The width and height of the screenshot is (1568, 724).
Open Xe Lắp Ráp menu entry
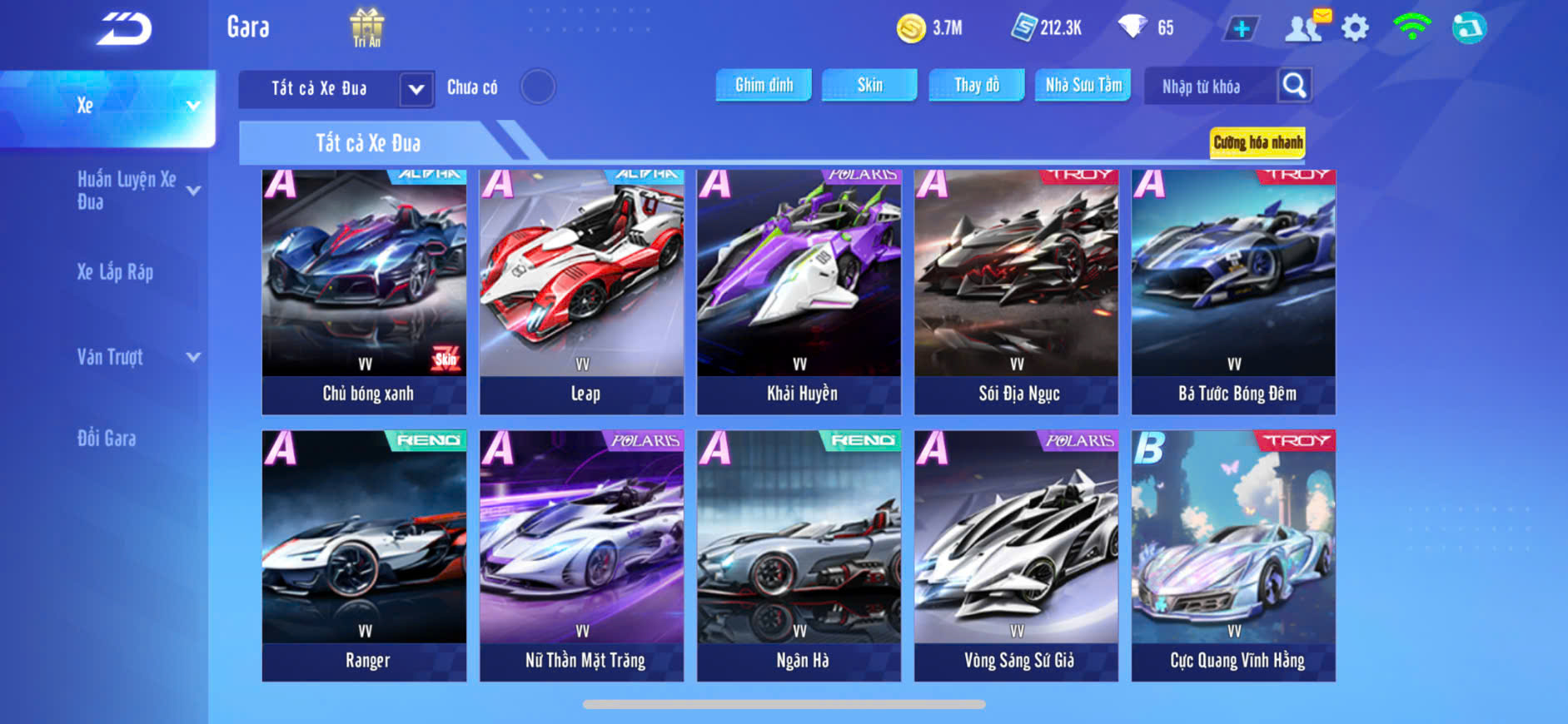(x=115, y=272)
